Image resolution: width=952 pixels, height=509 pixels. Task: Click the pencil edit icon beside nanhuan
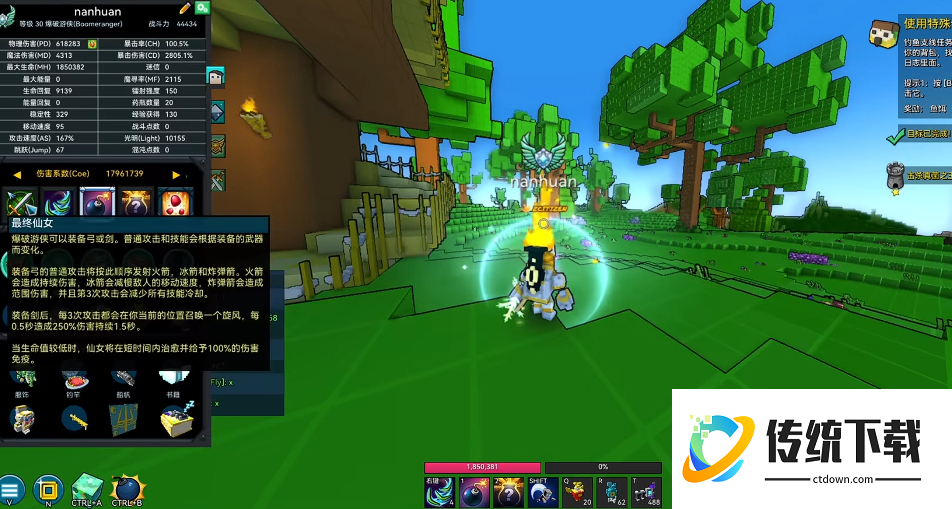point(185,8)
